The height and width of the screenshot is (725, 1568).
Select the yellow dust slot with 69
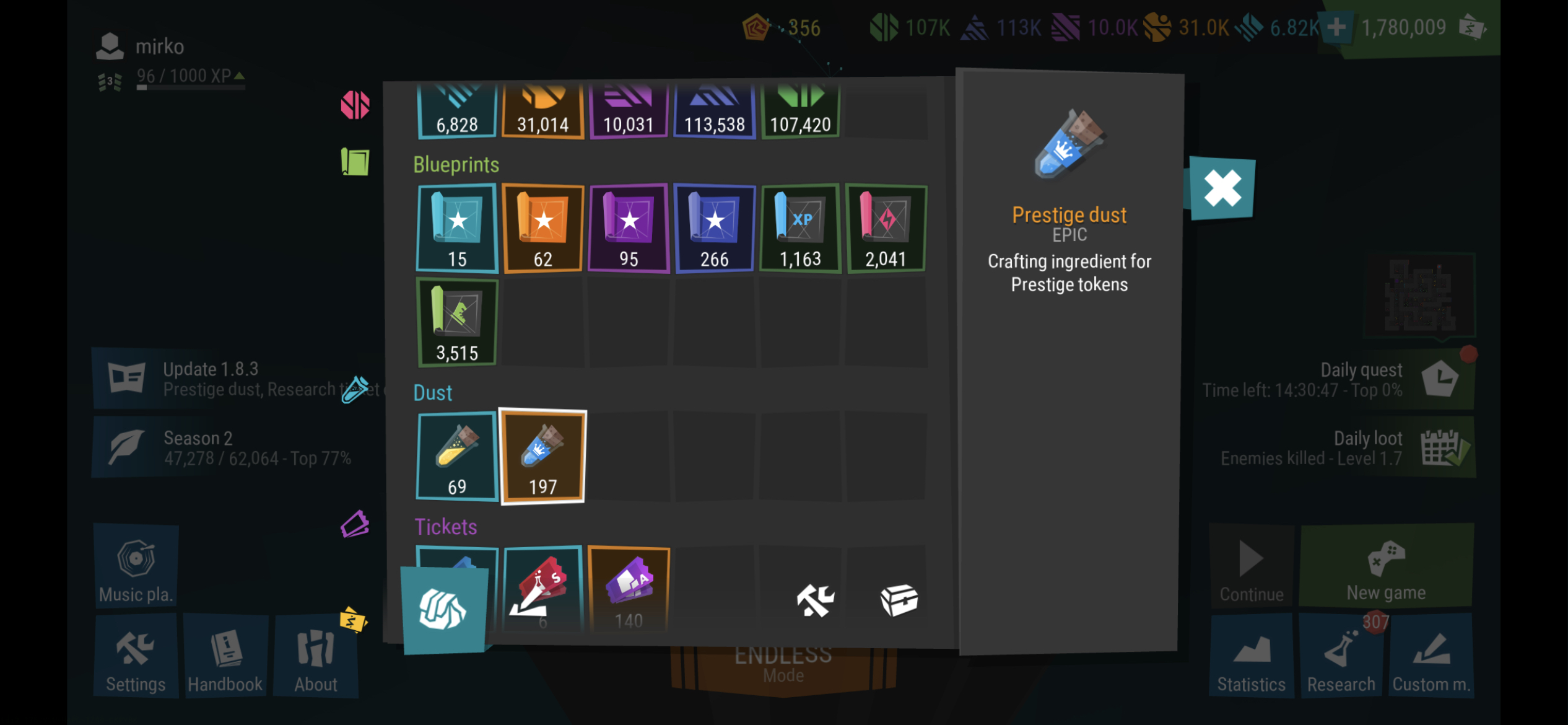pyautogui.click(x=457, y=457)
